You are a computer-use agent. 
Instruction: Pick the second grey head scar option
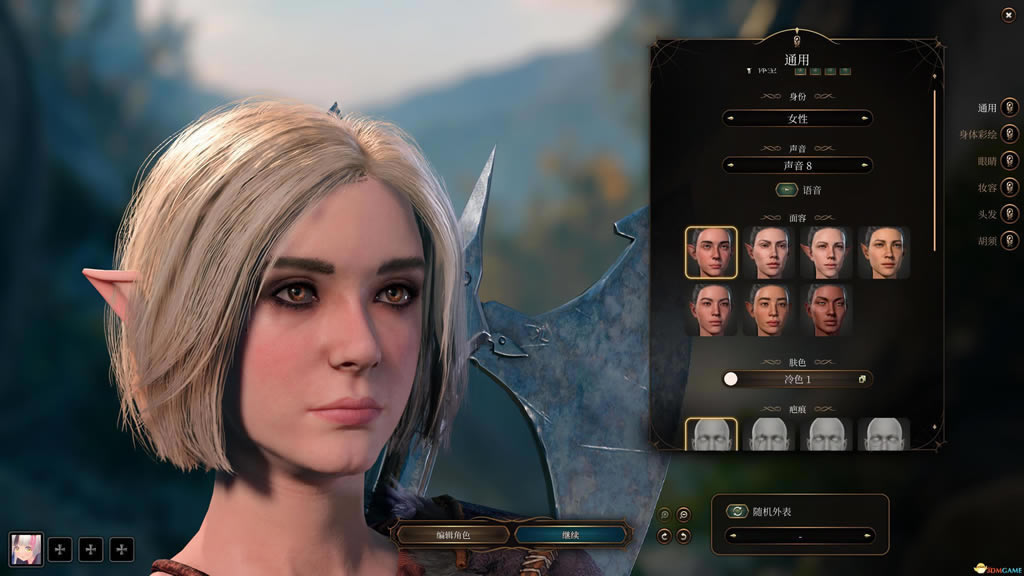tap(769, 435)
